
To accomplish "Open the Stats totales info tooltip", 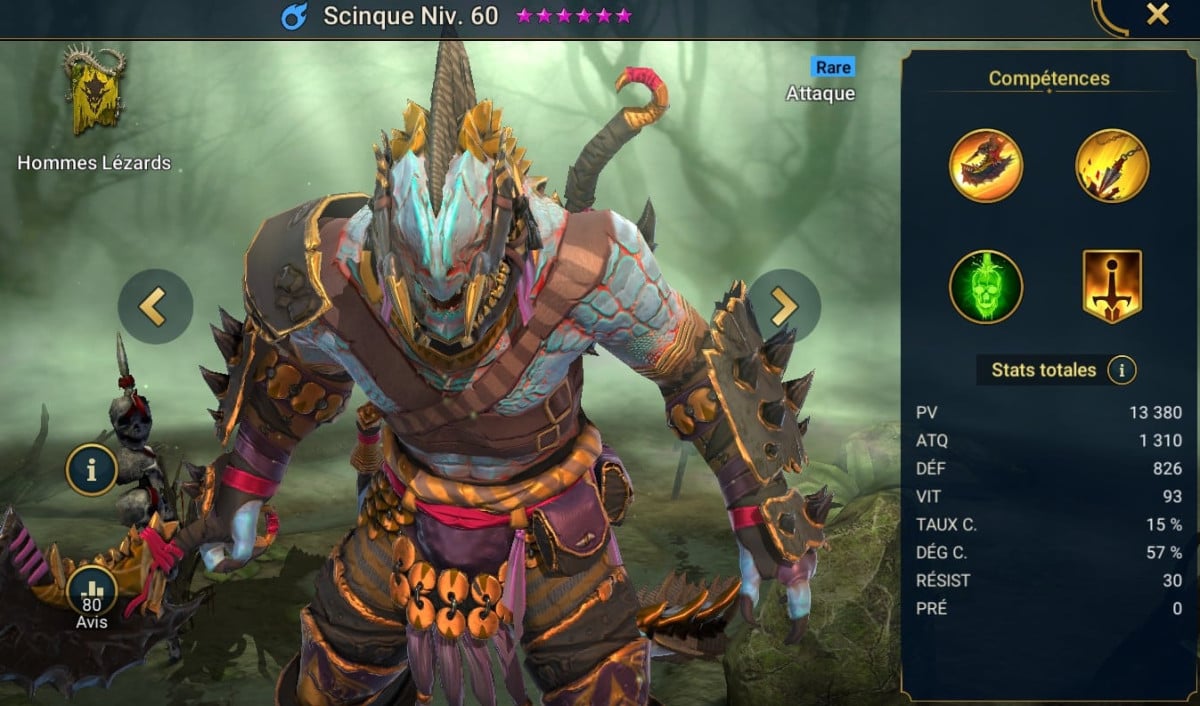I will point(1121,371).
